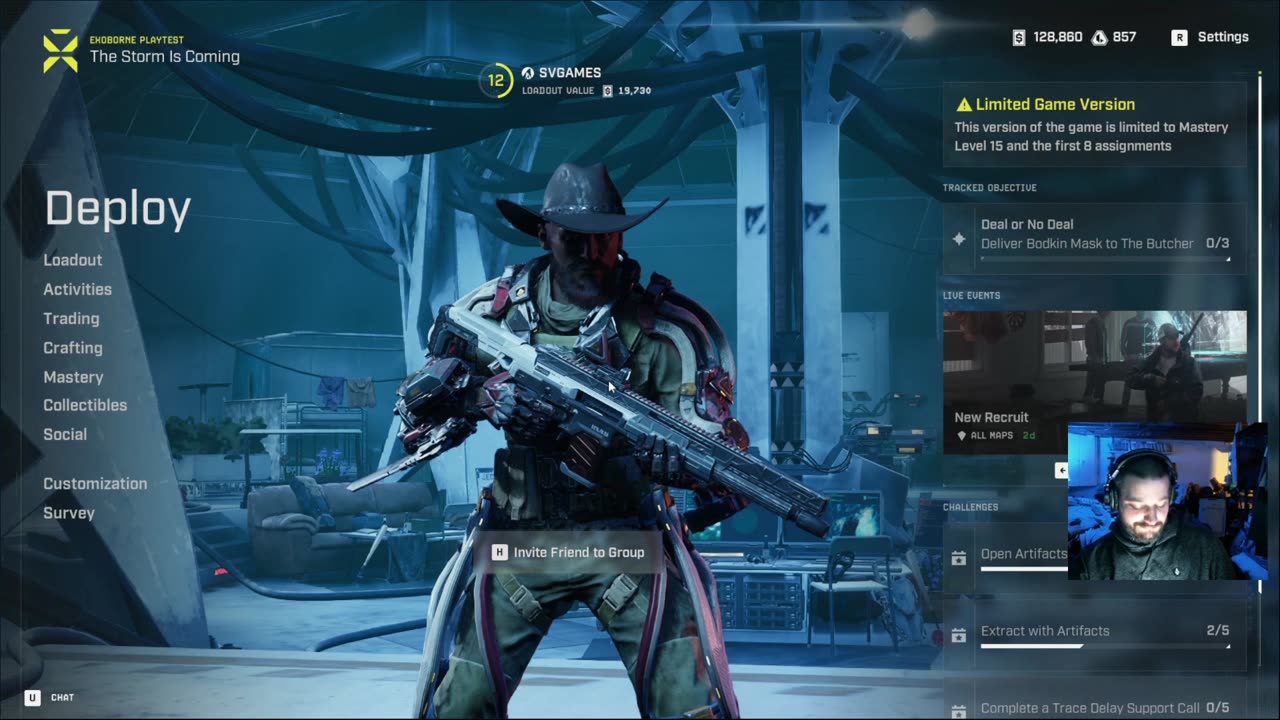
Task: Select the Crafting menu entry
Action: point(73,348)
